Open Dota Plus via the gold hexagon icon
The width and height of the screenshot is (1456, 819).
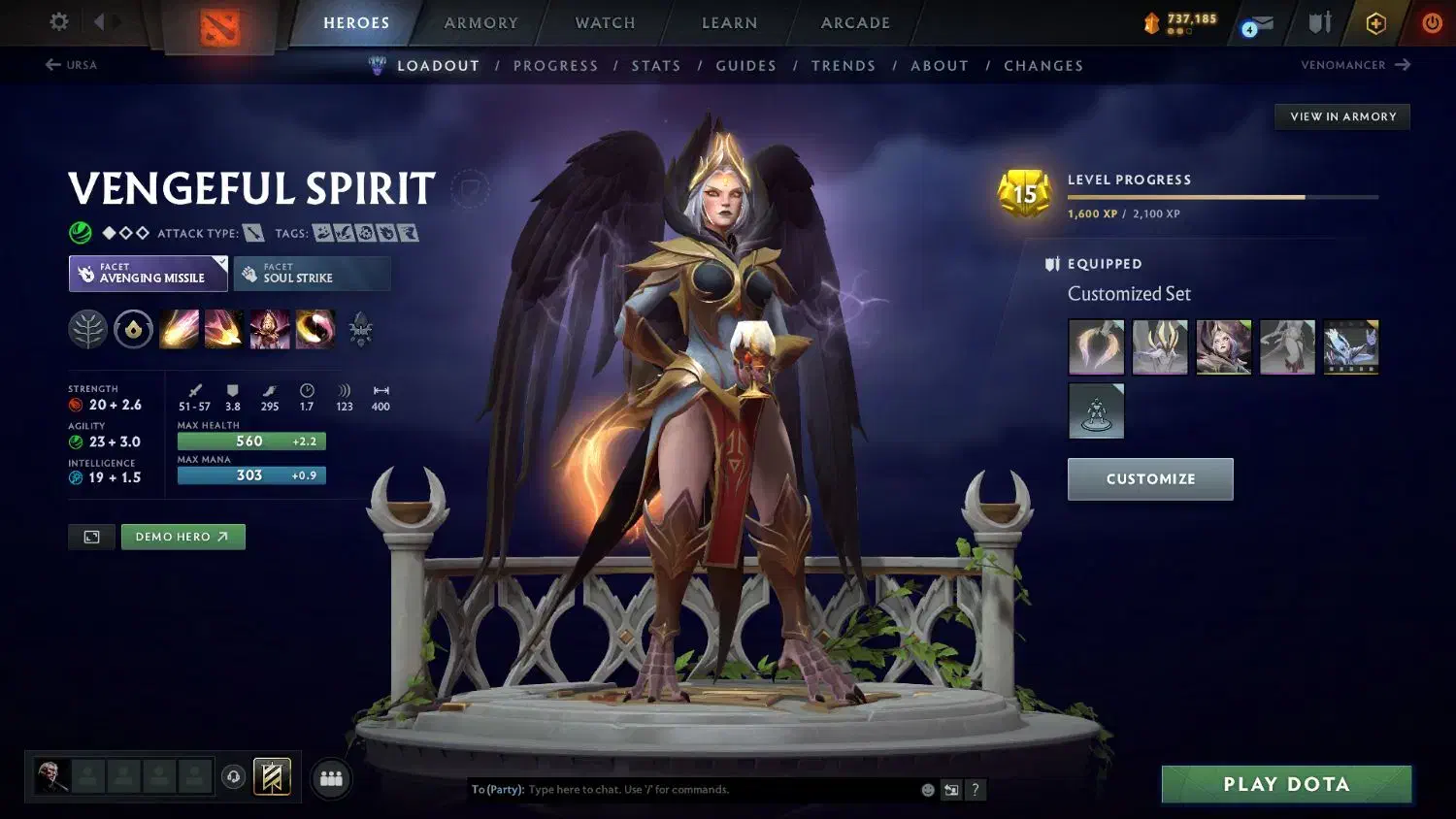coord(1375,22)
